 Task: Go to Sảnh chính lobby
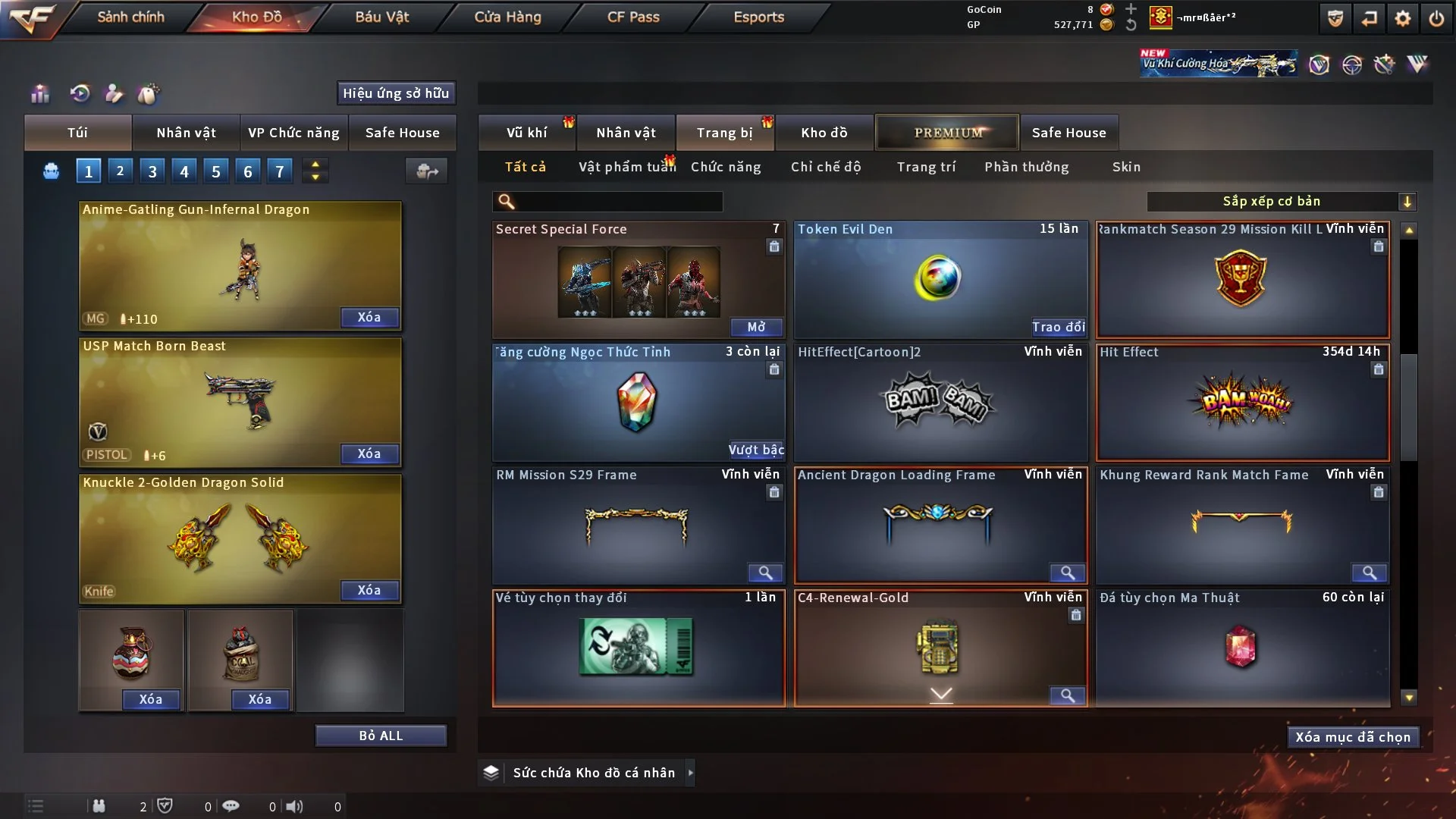130,17
